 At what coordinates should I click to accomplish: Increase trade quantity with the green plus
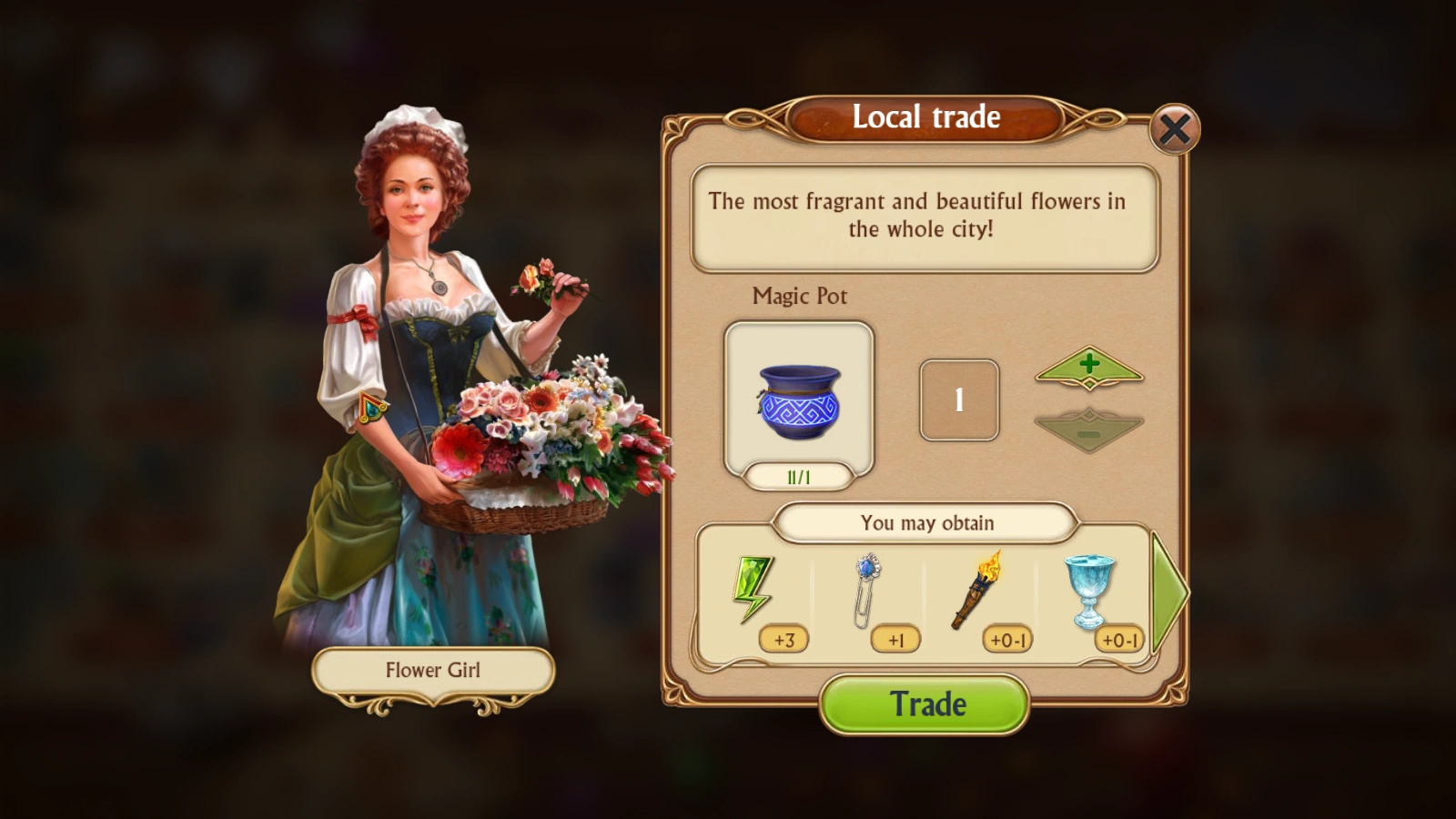[1089, 367]
